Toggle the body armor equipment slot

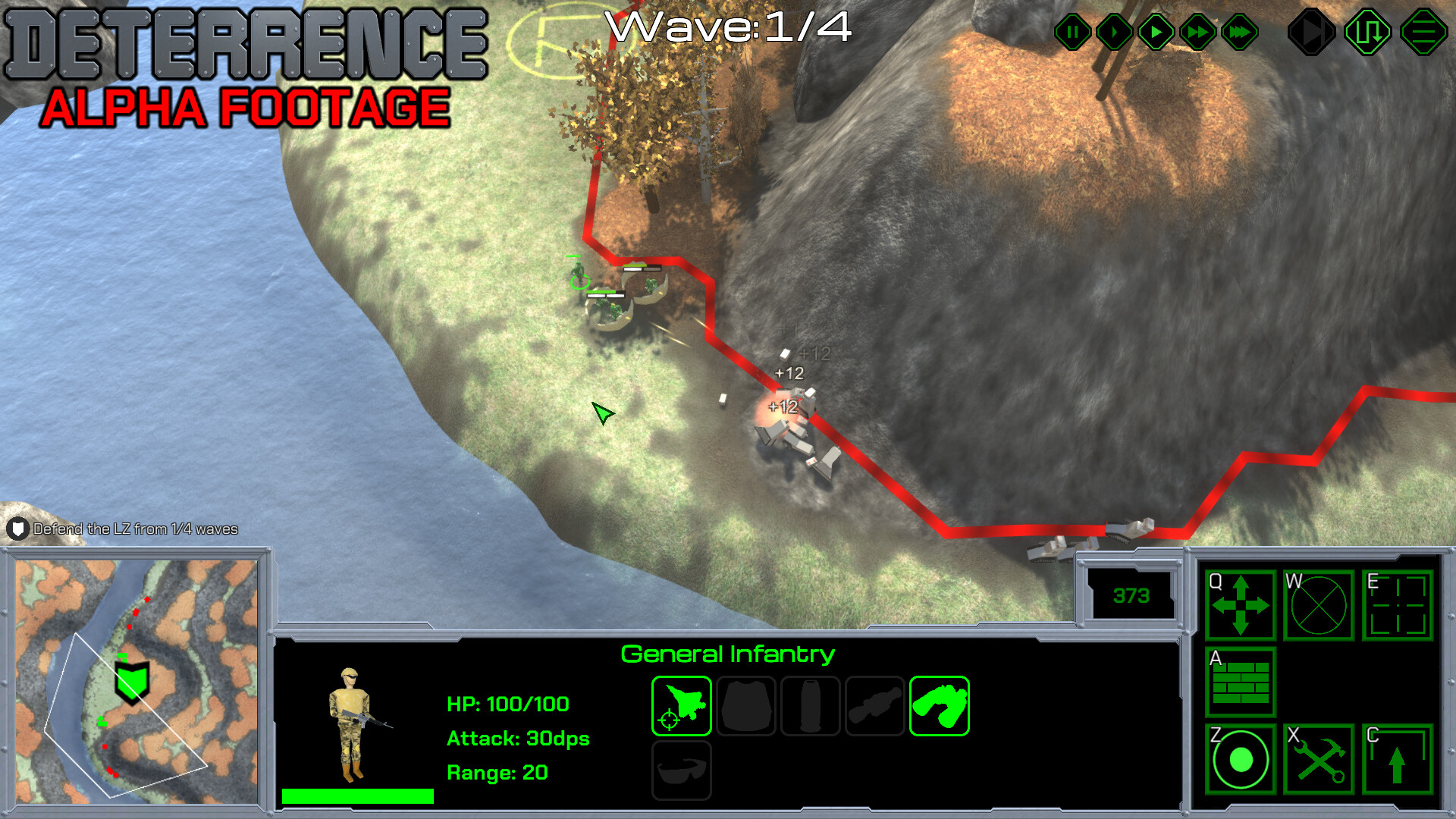pos(746,706)
